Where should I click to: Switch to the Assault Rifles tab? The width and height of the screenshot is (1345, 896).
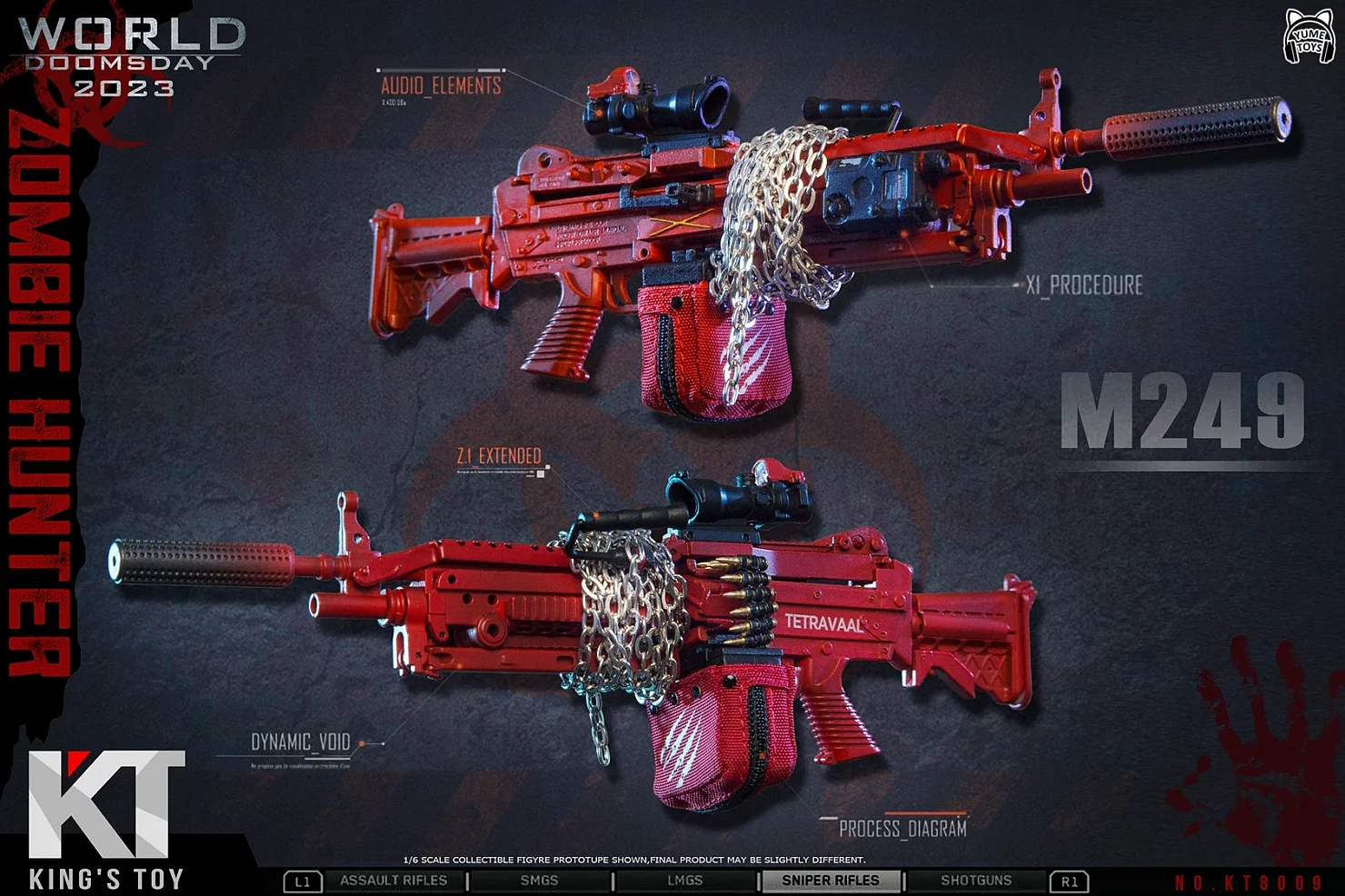394,881
